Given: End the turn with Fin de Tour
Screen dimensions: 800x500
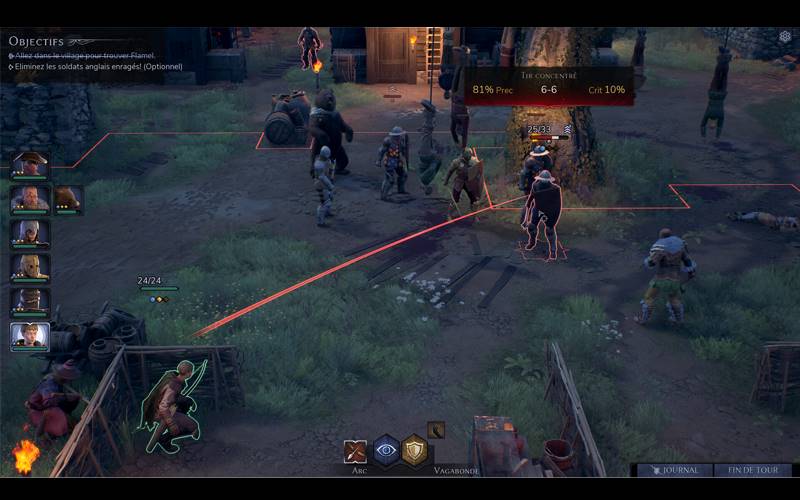Looking at the screenshot, I should pyautogui.click(x=752, y=469).
